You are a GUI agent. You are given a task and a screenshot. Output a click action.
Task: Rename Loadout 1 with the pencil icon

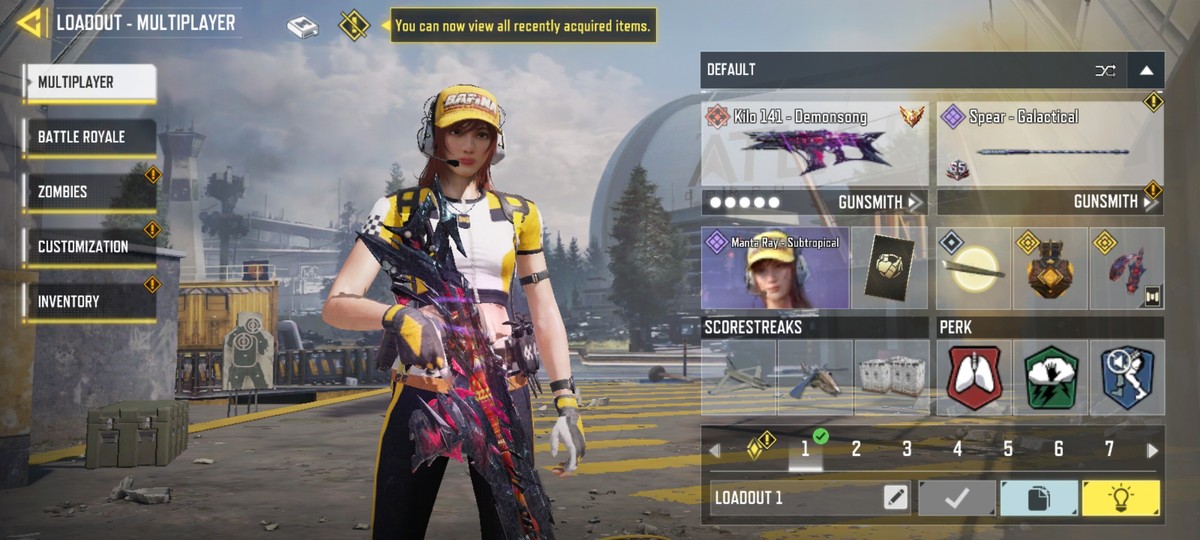[895, 498]
